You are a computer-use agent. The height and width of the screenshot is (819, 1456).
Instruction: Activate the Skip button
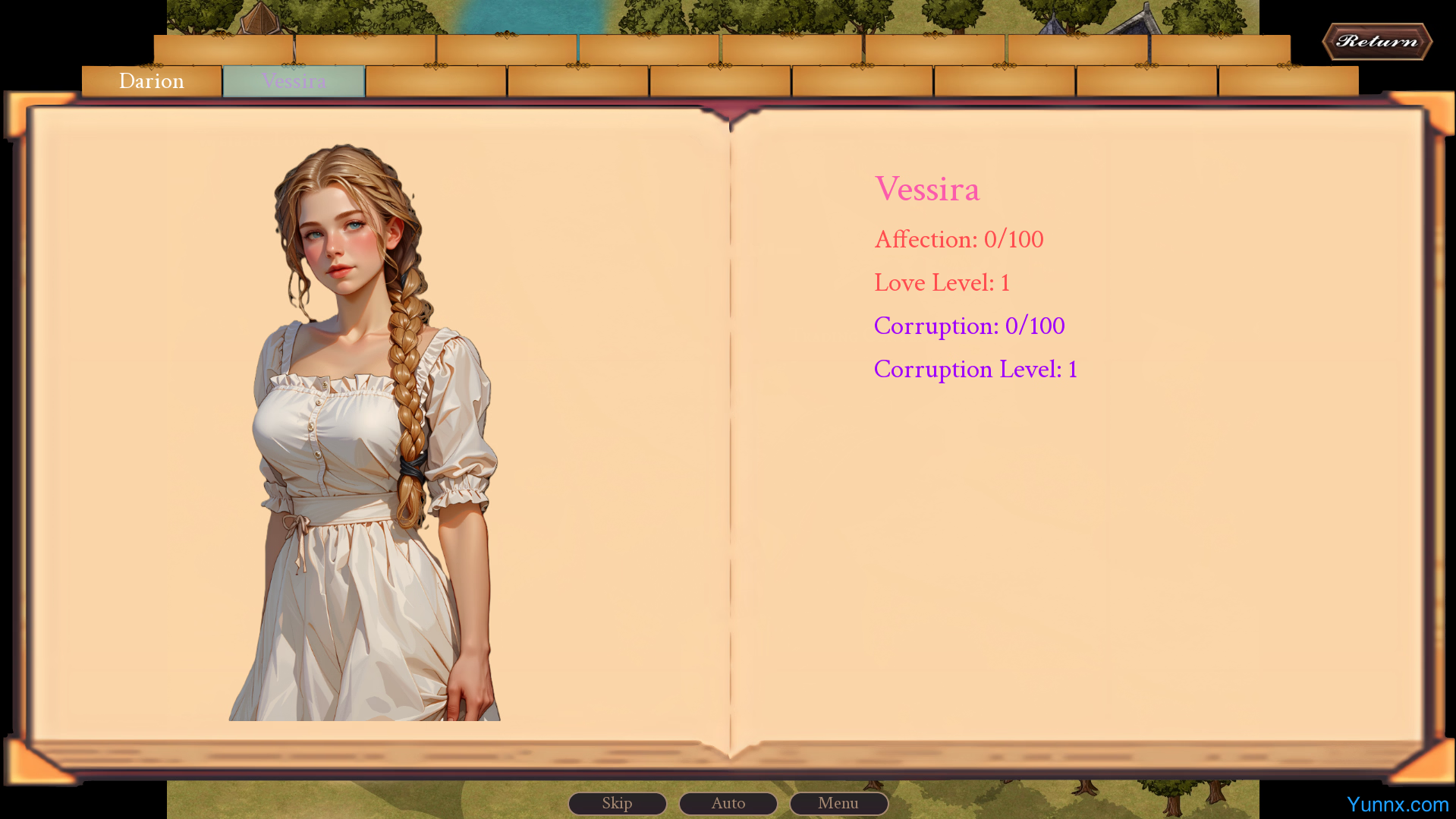(617, 803)
